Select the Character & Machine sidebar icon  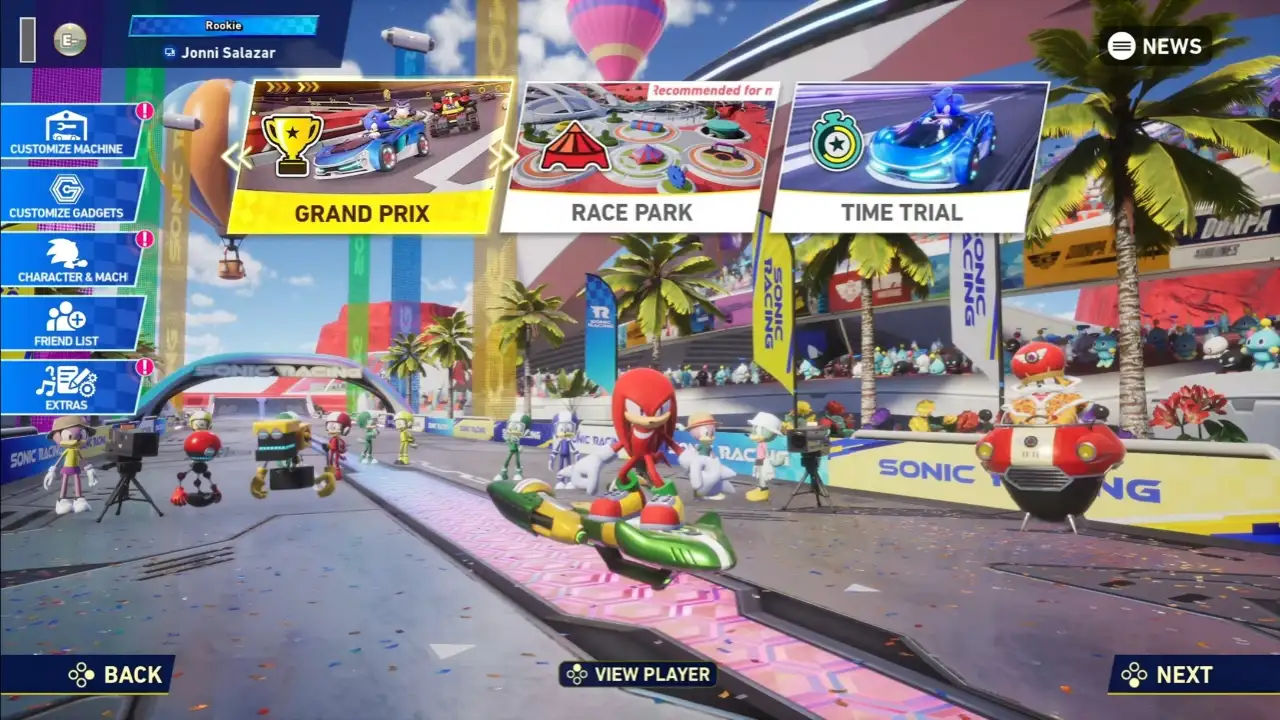click(66, 256)
